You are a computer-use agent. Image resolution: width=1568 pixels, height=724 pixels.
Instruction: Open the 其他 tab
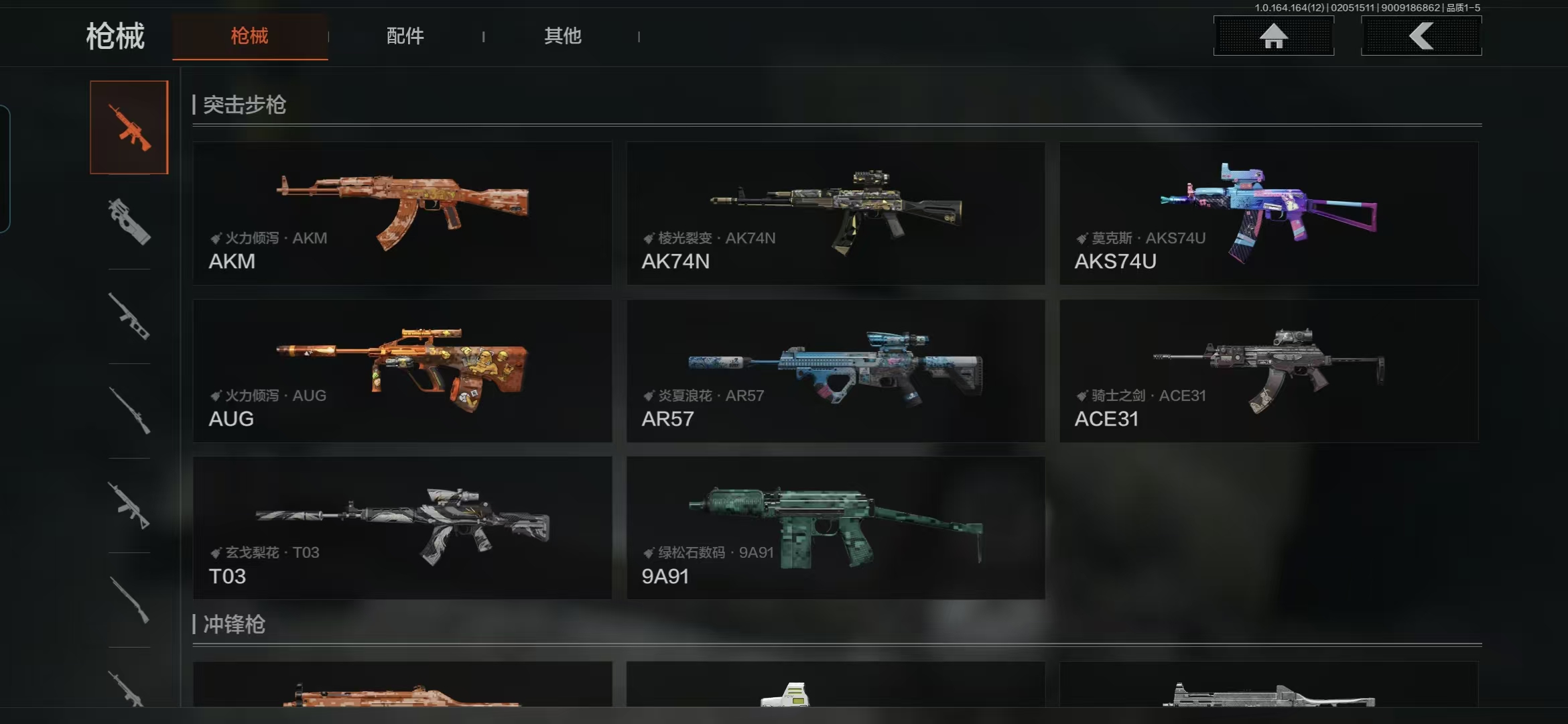coord(562,36)
